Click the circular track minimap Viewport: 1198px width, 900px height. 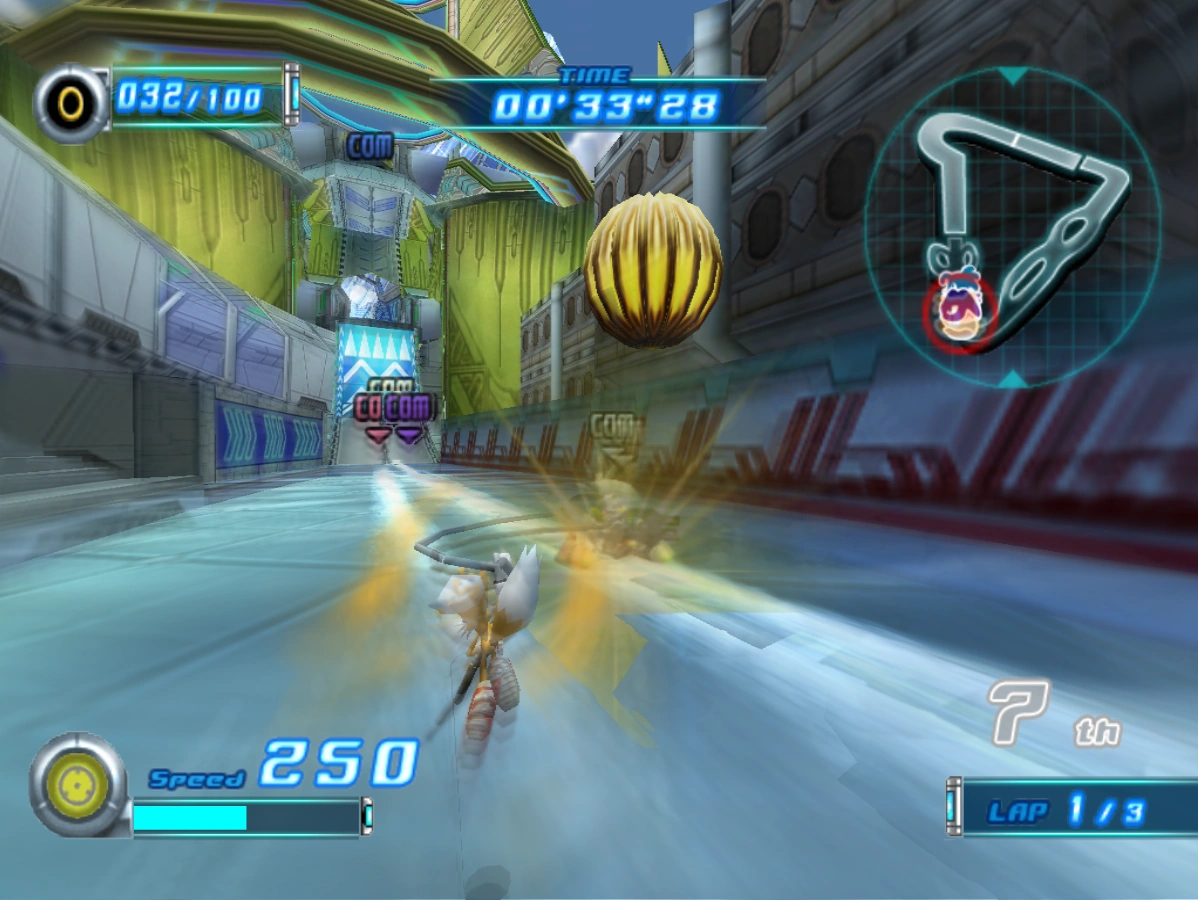[1012, 226]
